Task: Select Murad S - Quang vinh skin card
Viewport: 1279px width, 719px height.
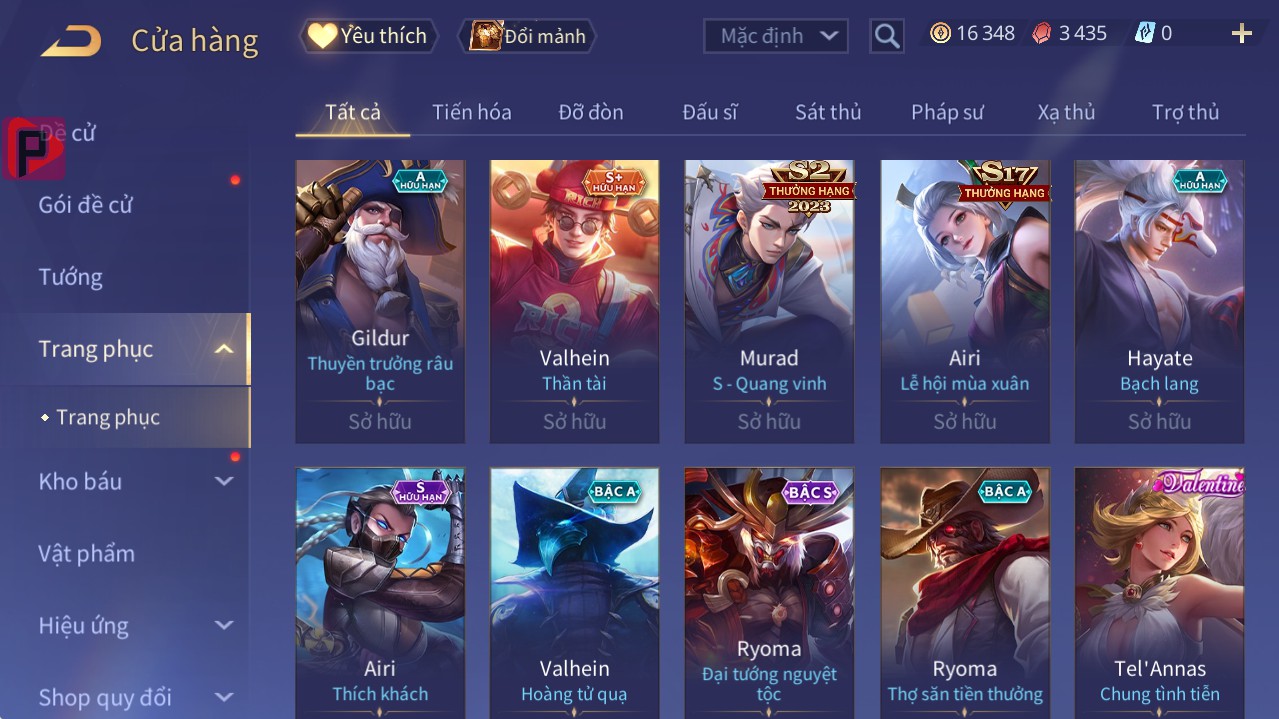Action: (769, 300)
